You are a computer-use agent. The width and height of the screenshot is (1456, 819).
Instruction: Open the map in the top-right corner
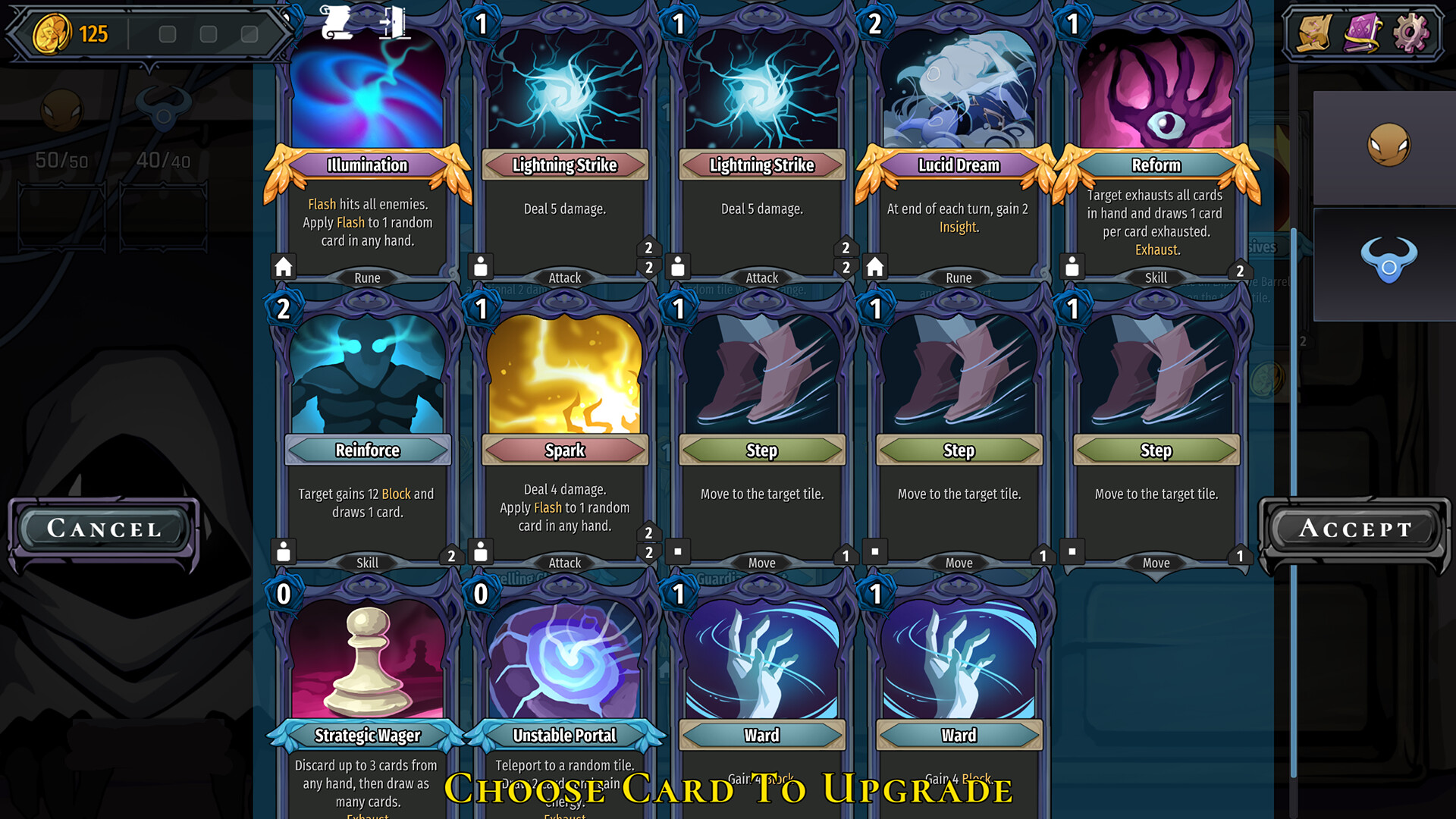(1313, 32)
